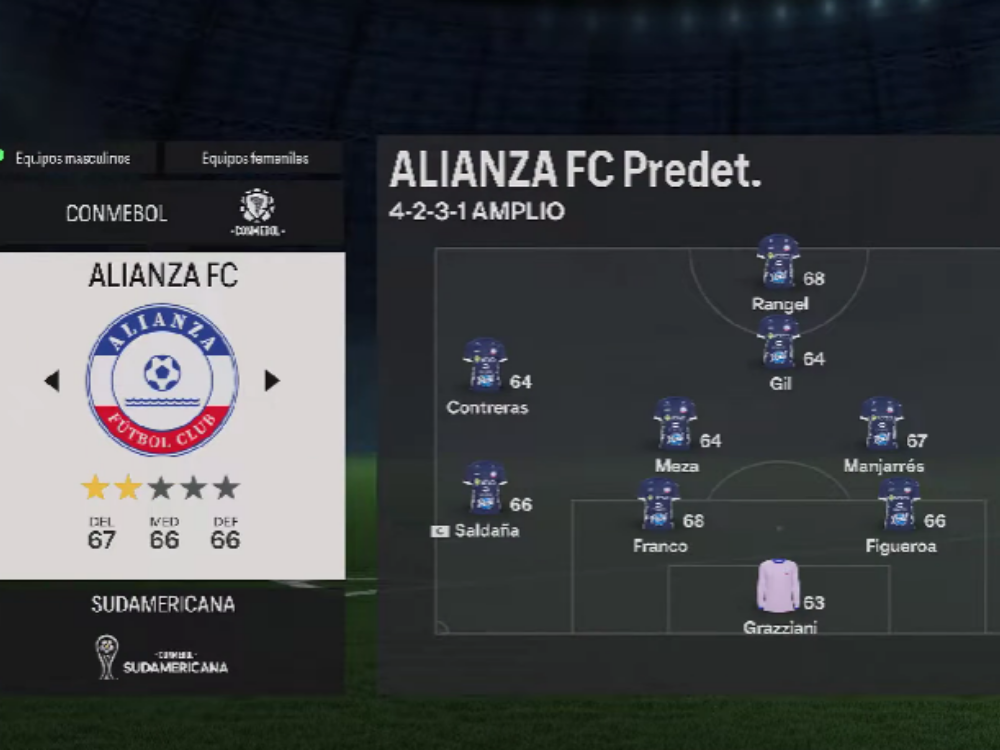Switch to the Equipos masculinos tab
The width and height of the screenshot is (1000, 750).
pyautogui.click(x=80, y=158)
